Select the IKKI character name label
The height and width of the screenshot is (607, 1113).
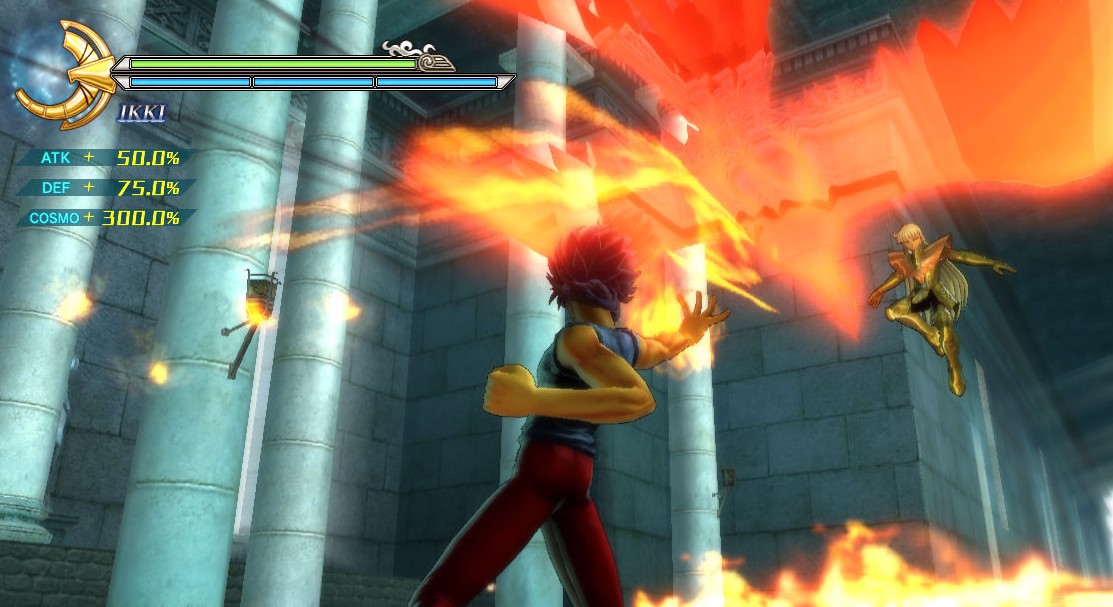[x=141, y=112]
